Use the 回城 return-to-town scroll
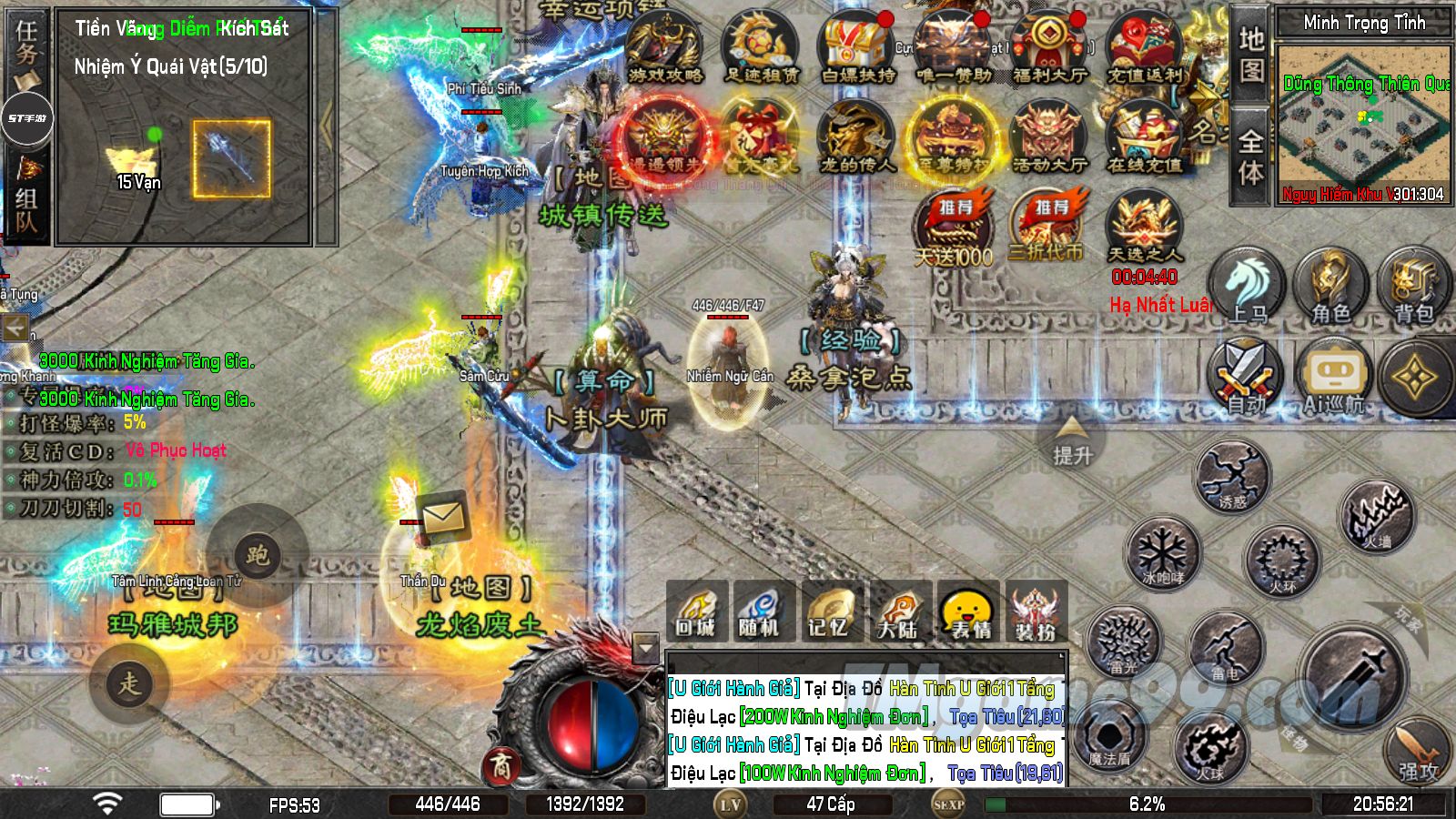The image size is (1456, 819). 696,612
